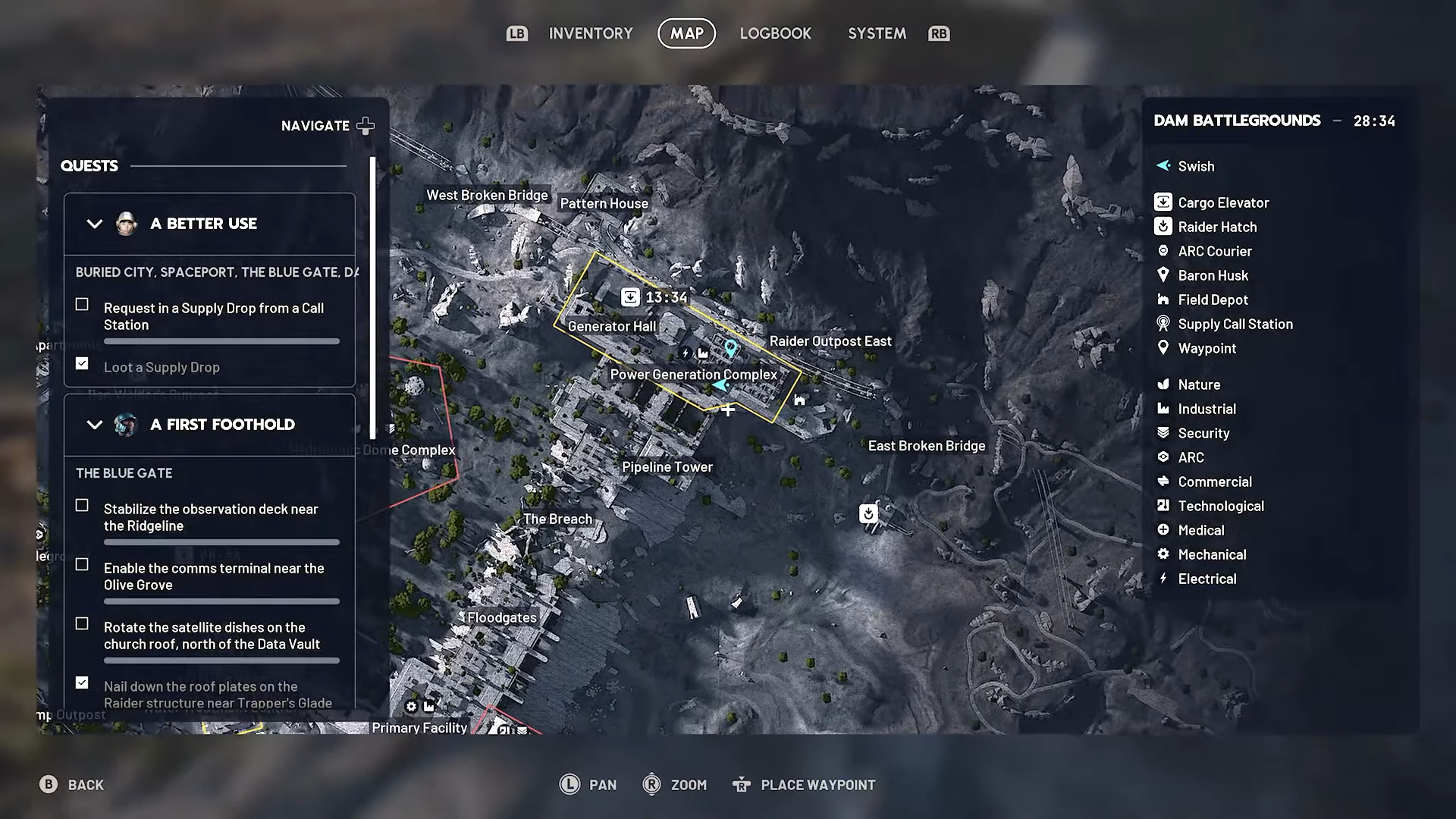
Task: Select the Map tab
Action: pos(686,33)
